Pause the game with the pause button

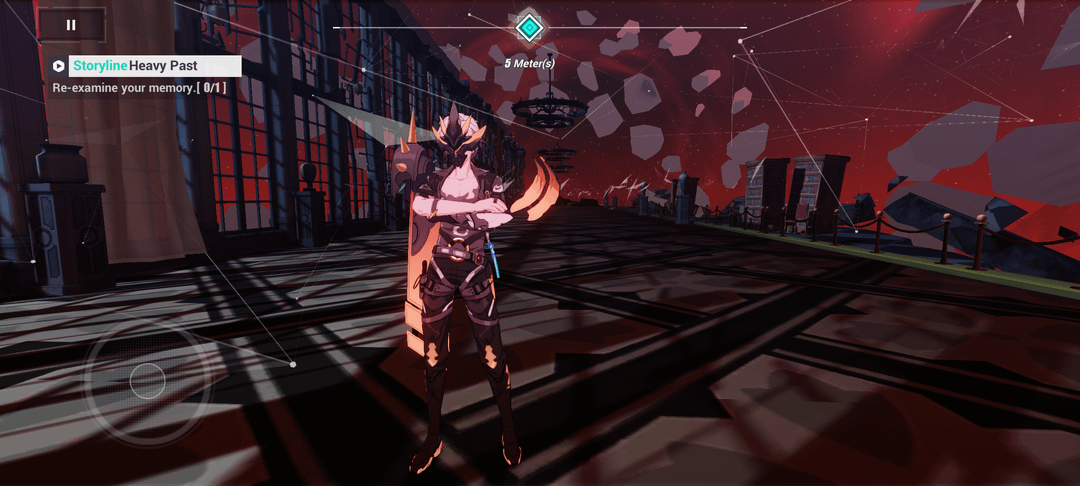point(71,25)
